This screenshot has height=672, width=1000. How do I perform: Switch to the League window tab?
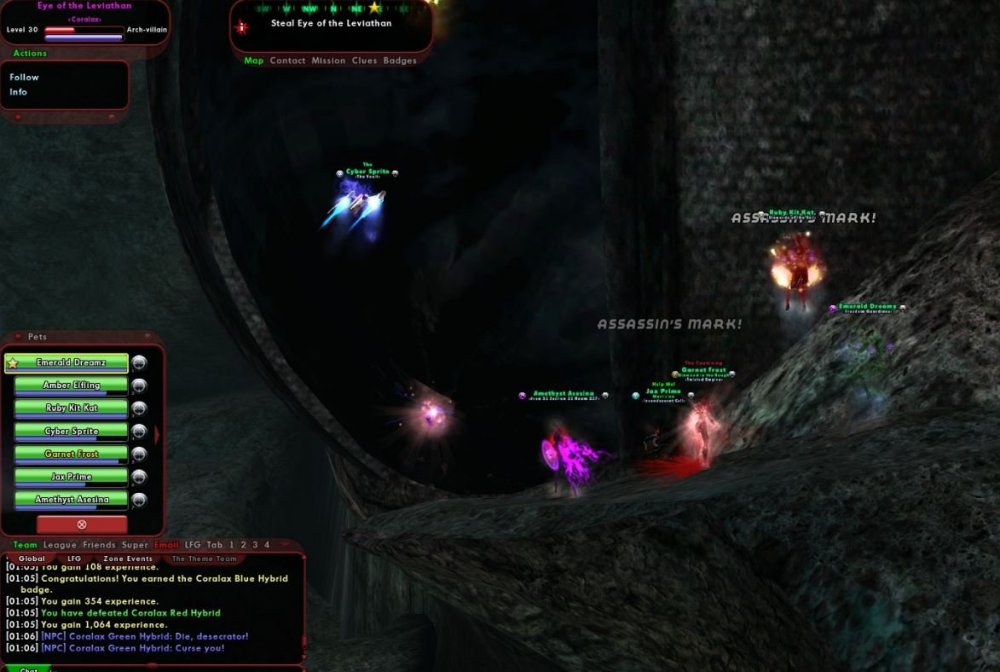click(x=60, y=545)
